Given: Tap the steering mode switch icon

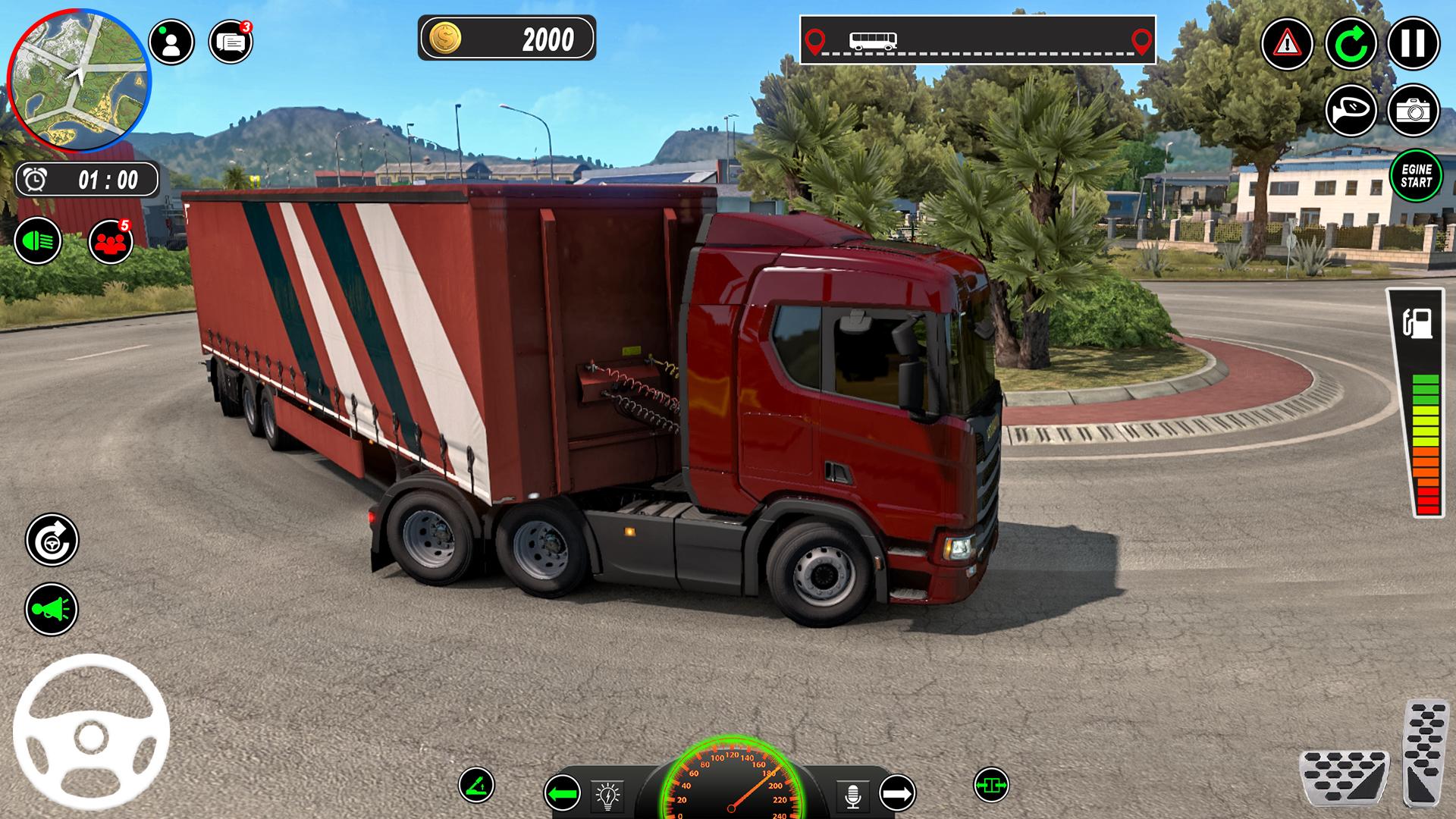Looking at the screenshot, I should point(52,540).
